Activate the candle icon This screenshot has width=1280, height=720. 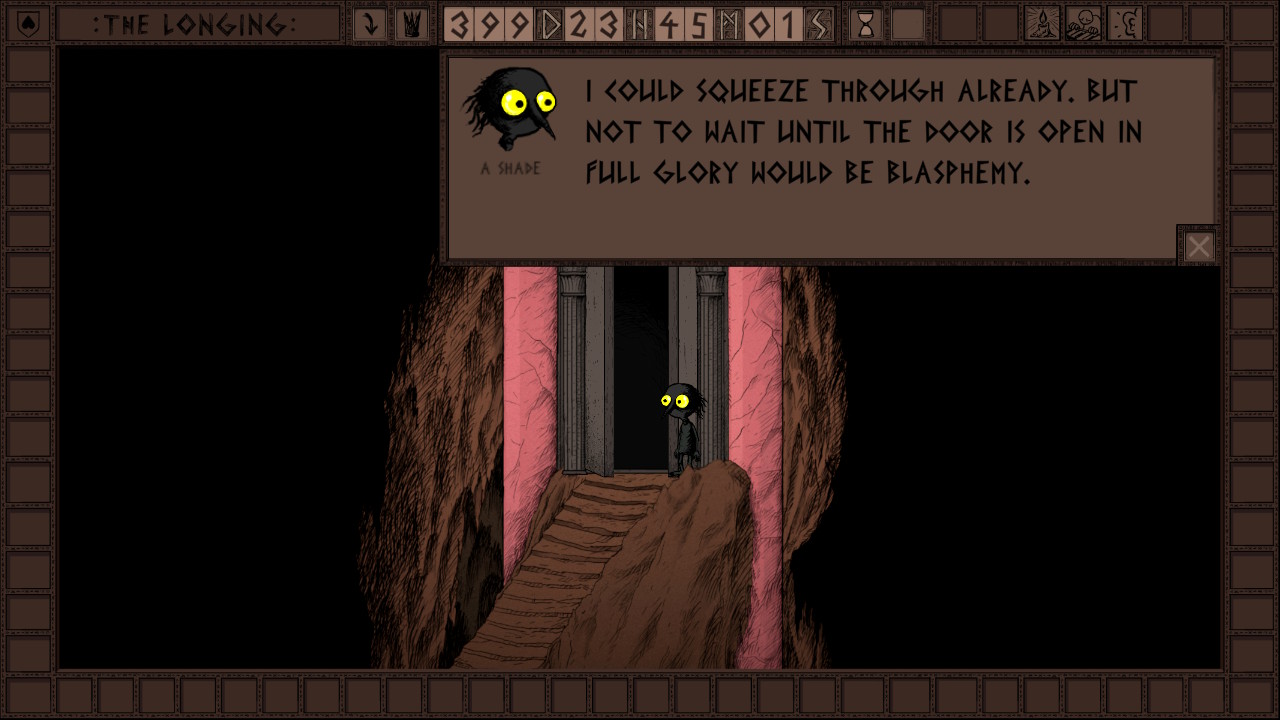[1042, 24]
